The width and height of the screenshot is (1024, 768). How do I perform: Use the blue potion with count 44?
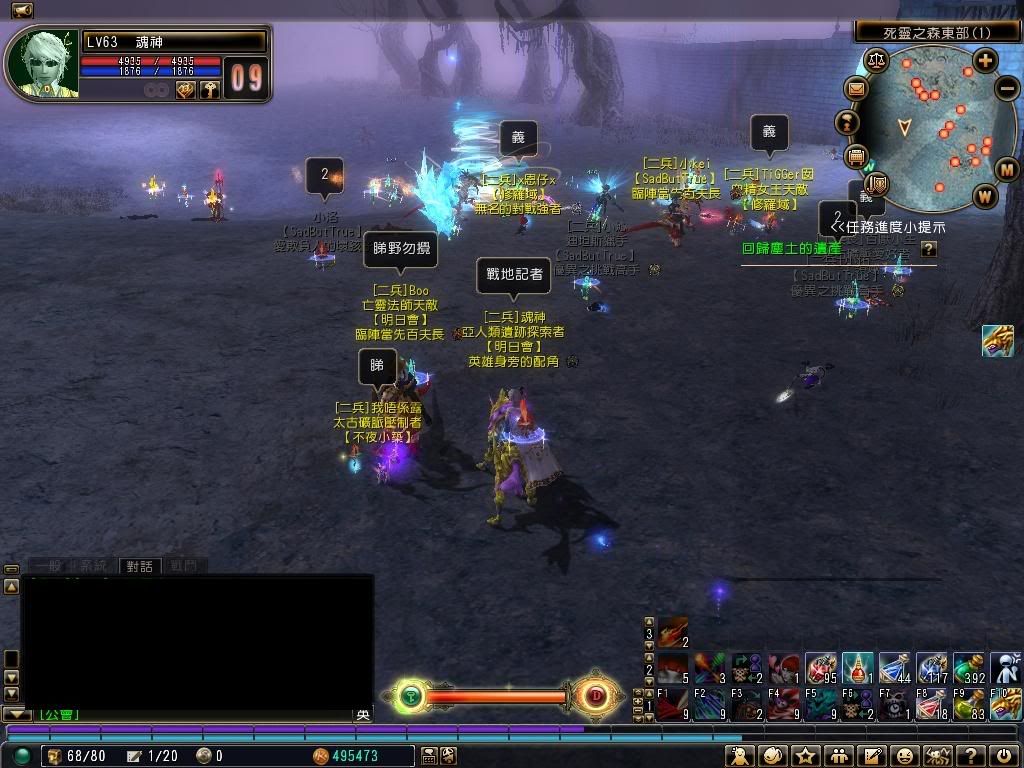pyautogui.click(x=896, y=668)
